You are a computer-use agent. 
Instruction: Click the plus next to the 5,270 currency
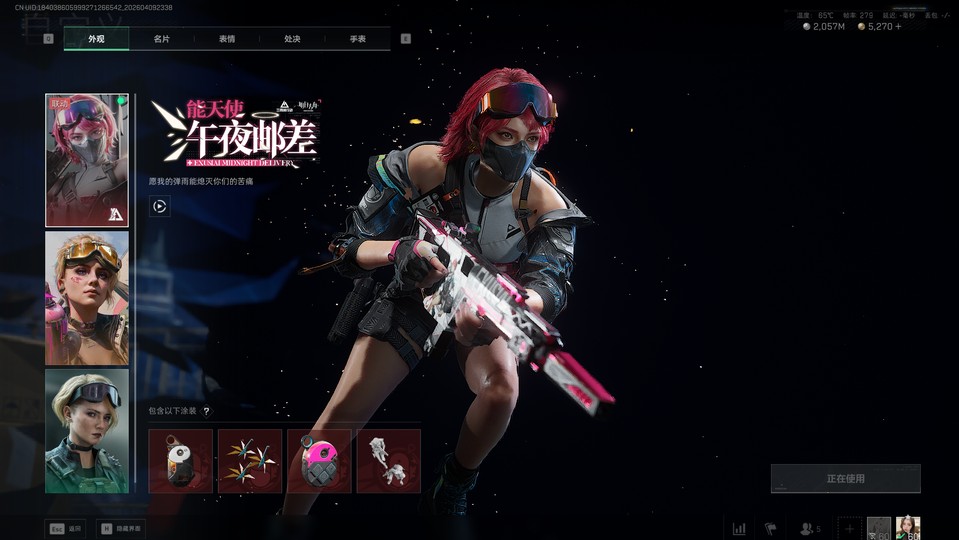click(898, 27)
